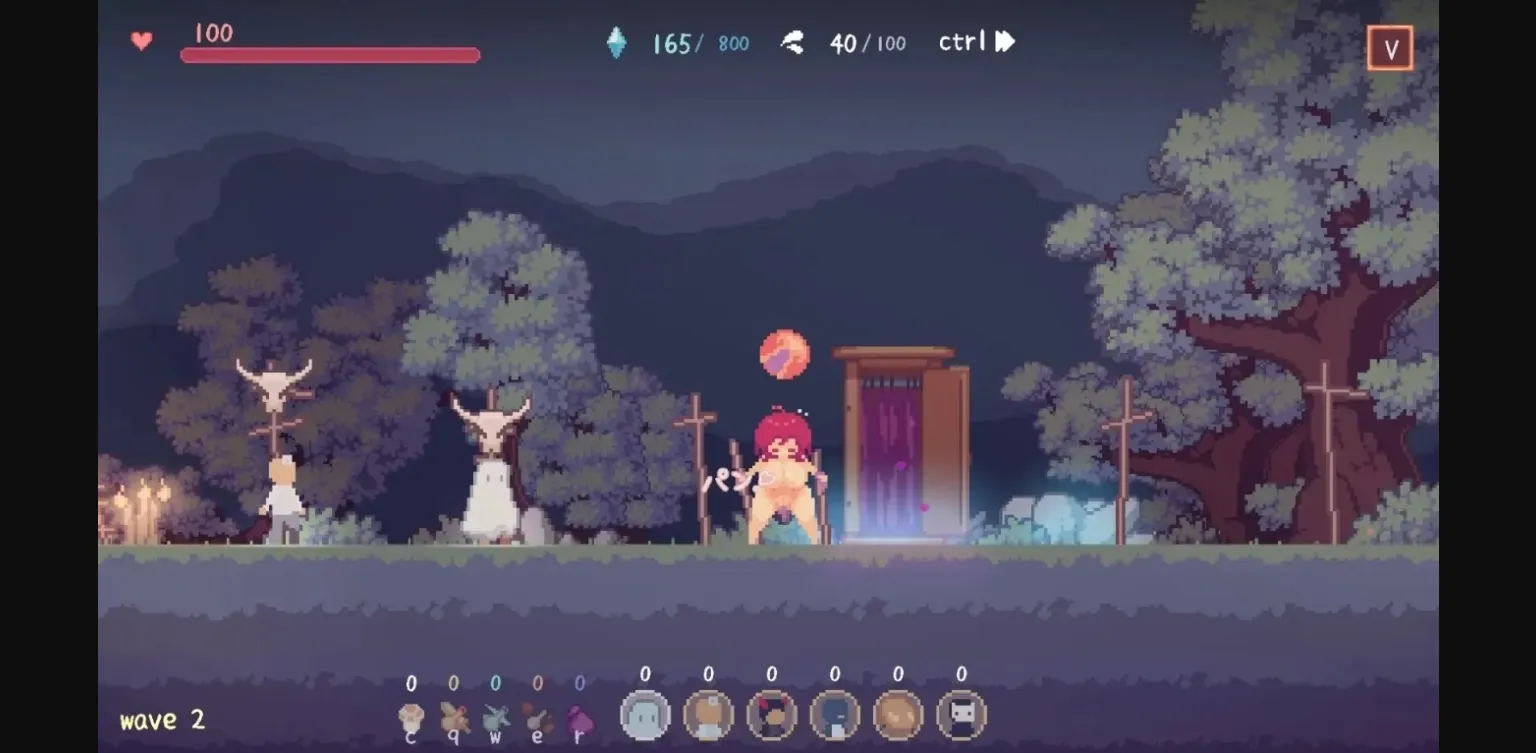Click the brown orb medallion counter
Image resolution: width=1536 pixels, height=753 pixels.
(897, 715)
